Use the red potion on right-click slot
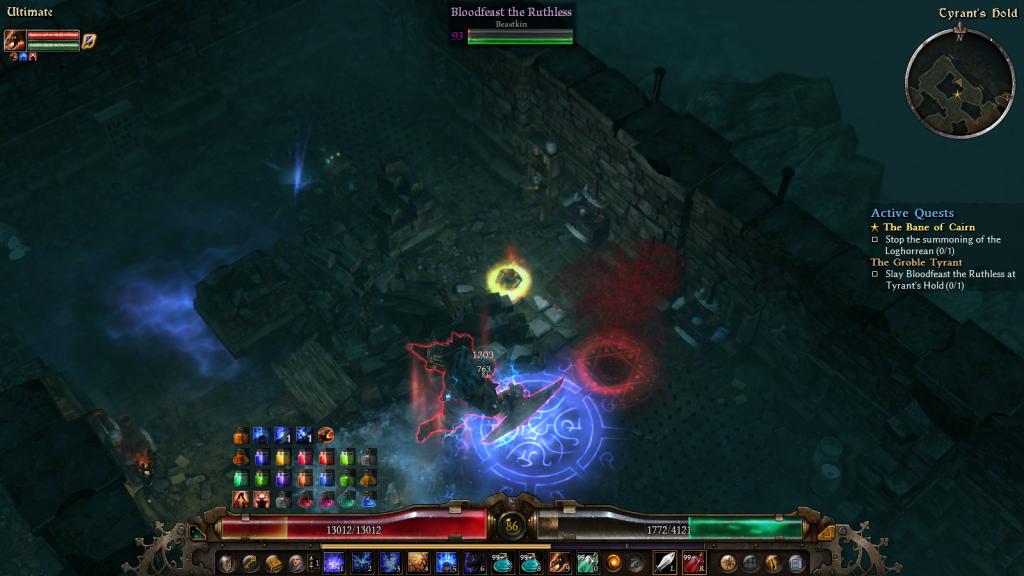The width and height of the screenshot is (1024, 576). (x=694, y=562)
